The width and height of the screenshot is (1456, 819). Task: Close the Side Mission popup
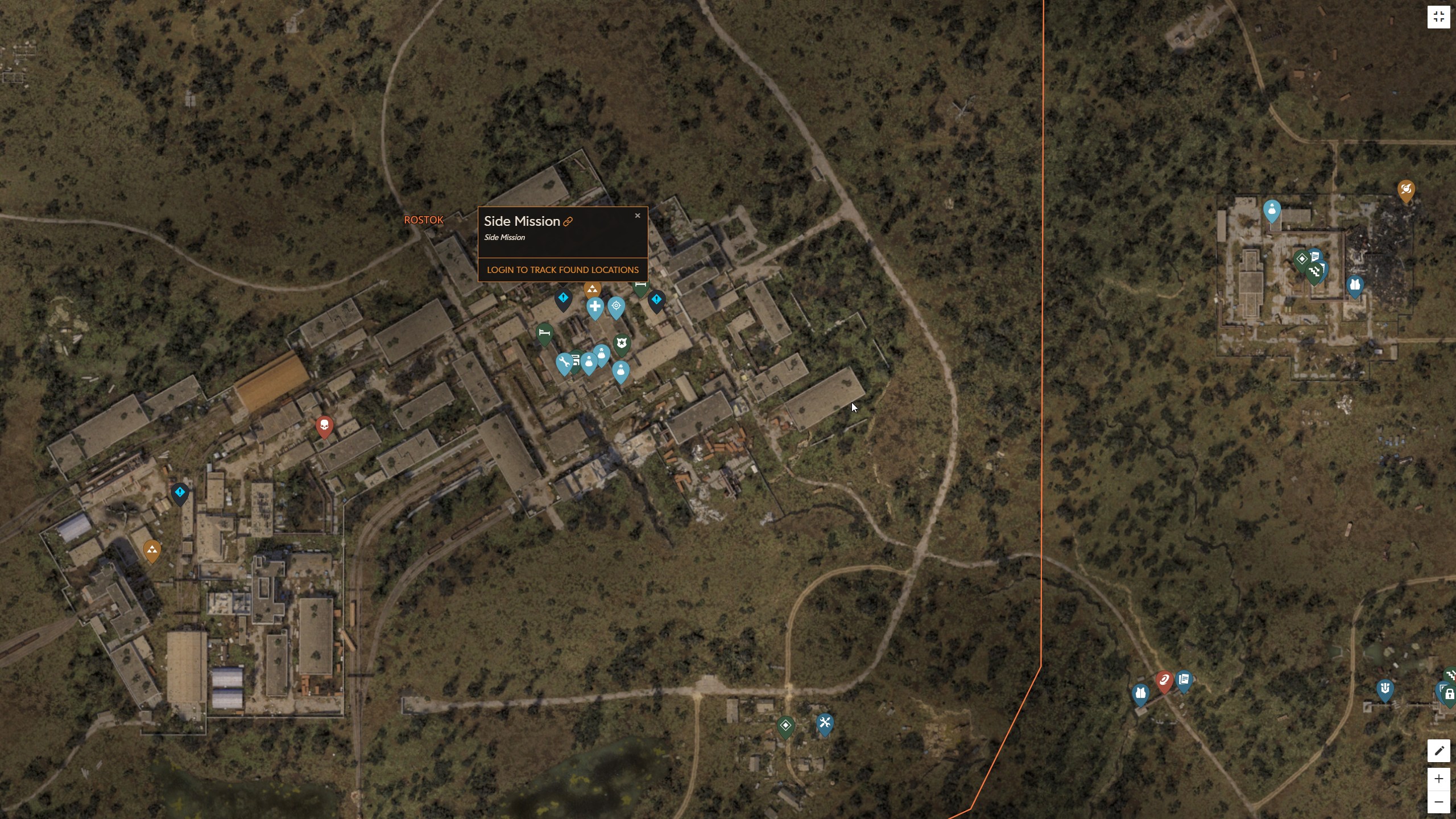[638, 216]
